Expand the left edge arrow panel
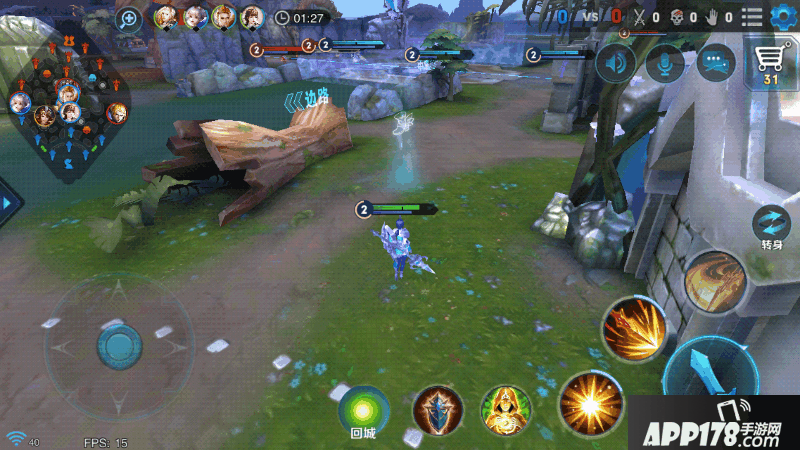 (x=8, y=204)
